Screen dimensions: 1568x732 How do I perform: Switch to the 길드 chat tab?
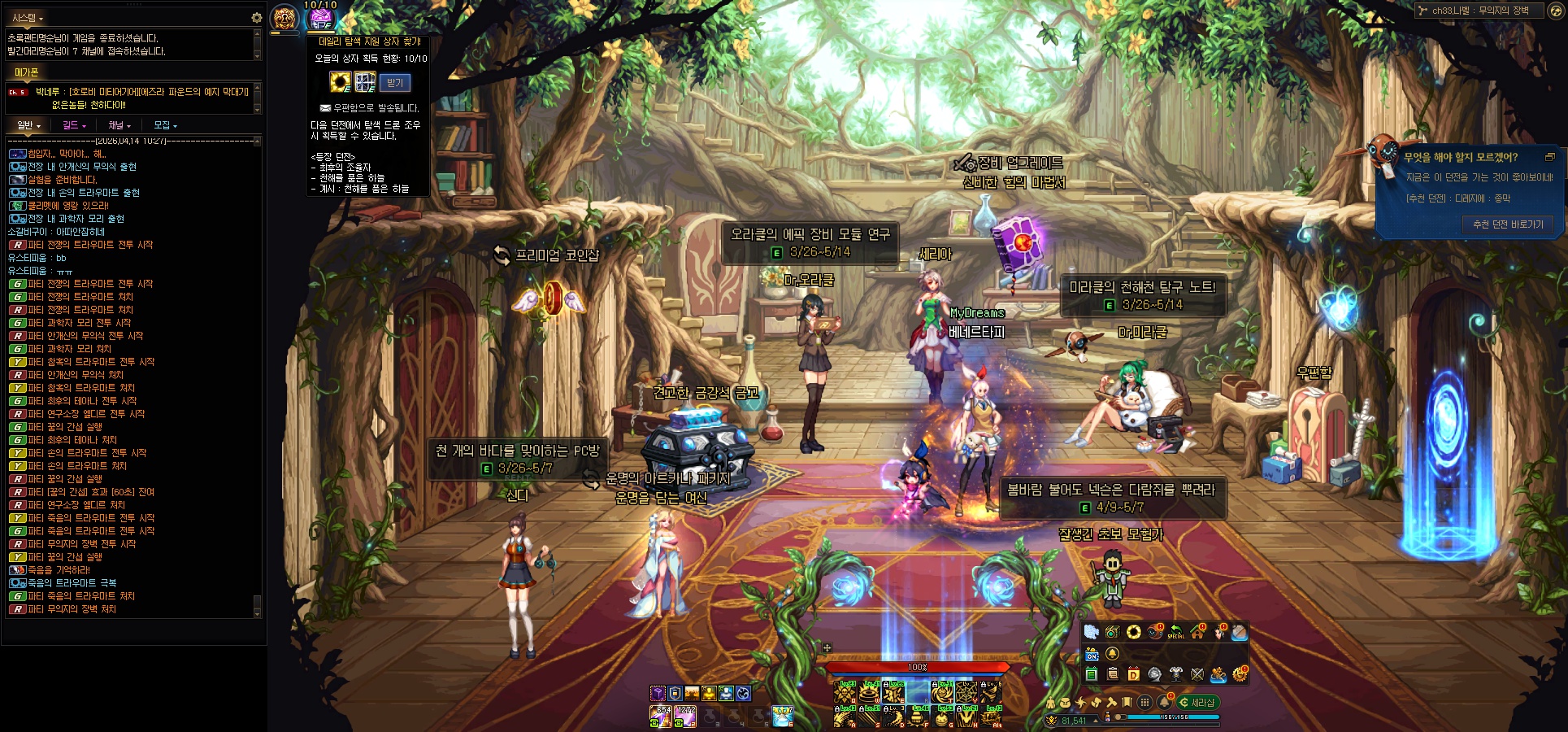click(x=73, y=125)
